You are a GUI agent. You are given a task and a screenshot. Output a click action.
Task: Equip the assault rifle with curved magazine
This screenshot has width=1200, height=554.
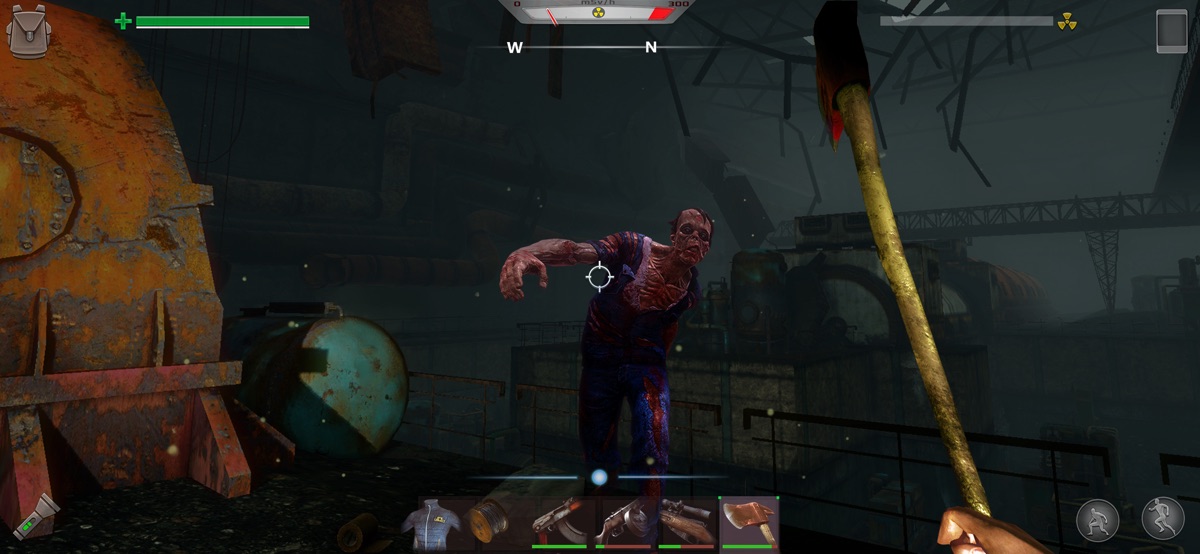tap(558, 522)
